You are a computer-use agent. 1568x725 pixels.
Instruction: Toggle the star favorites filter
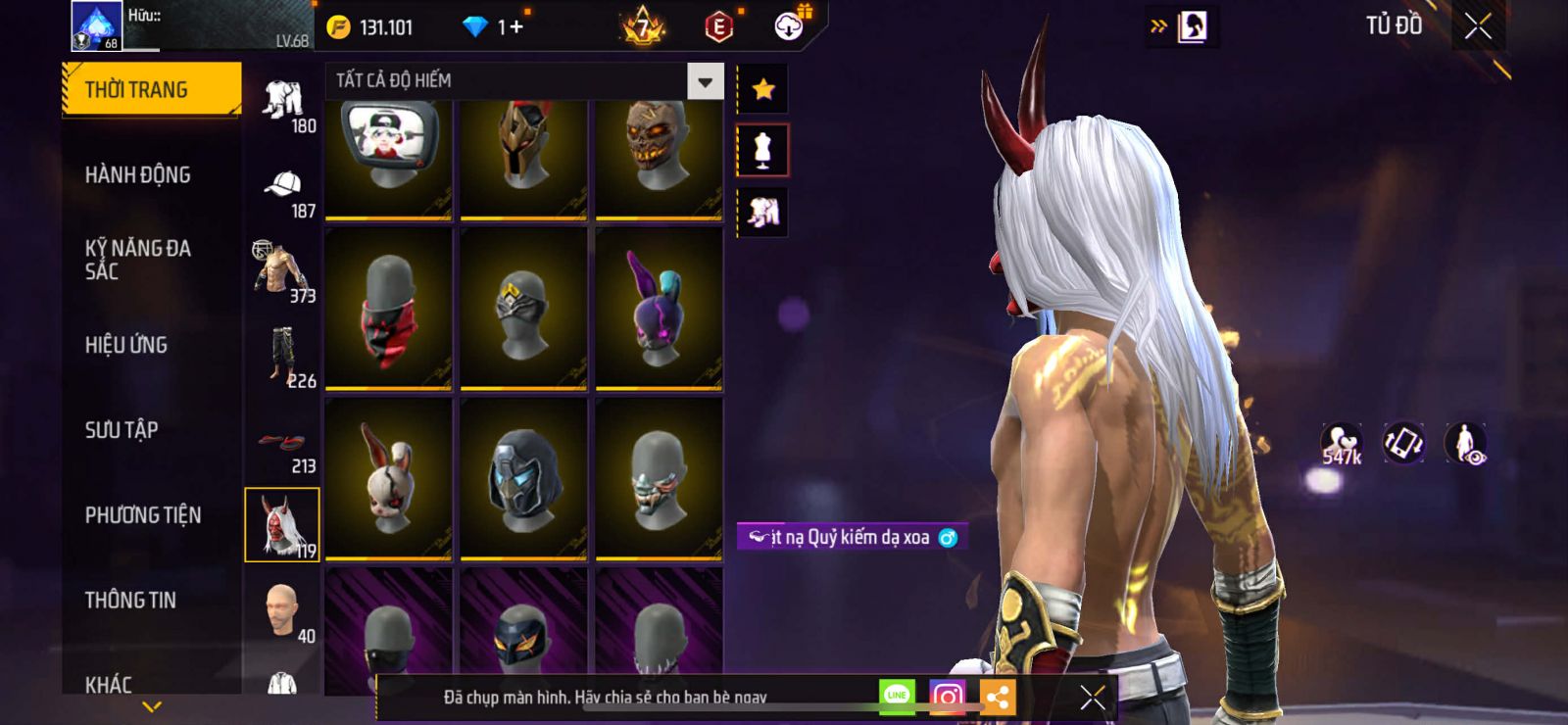[763, 90]
